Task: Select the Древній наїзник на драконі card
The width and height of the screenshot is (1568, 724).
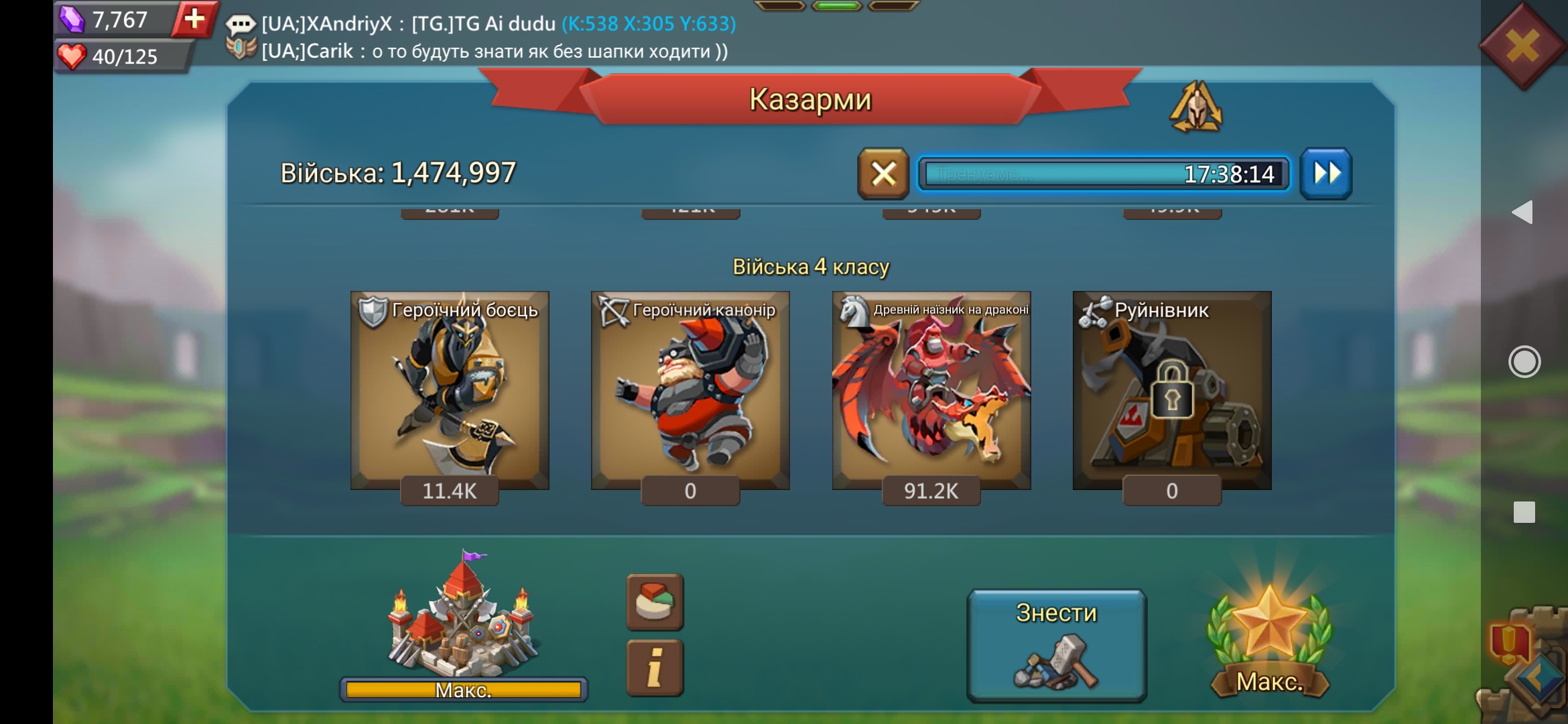Action: (x=931, y=391)
